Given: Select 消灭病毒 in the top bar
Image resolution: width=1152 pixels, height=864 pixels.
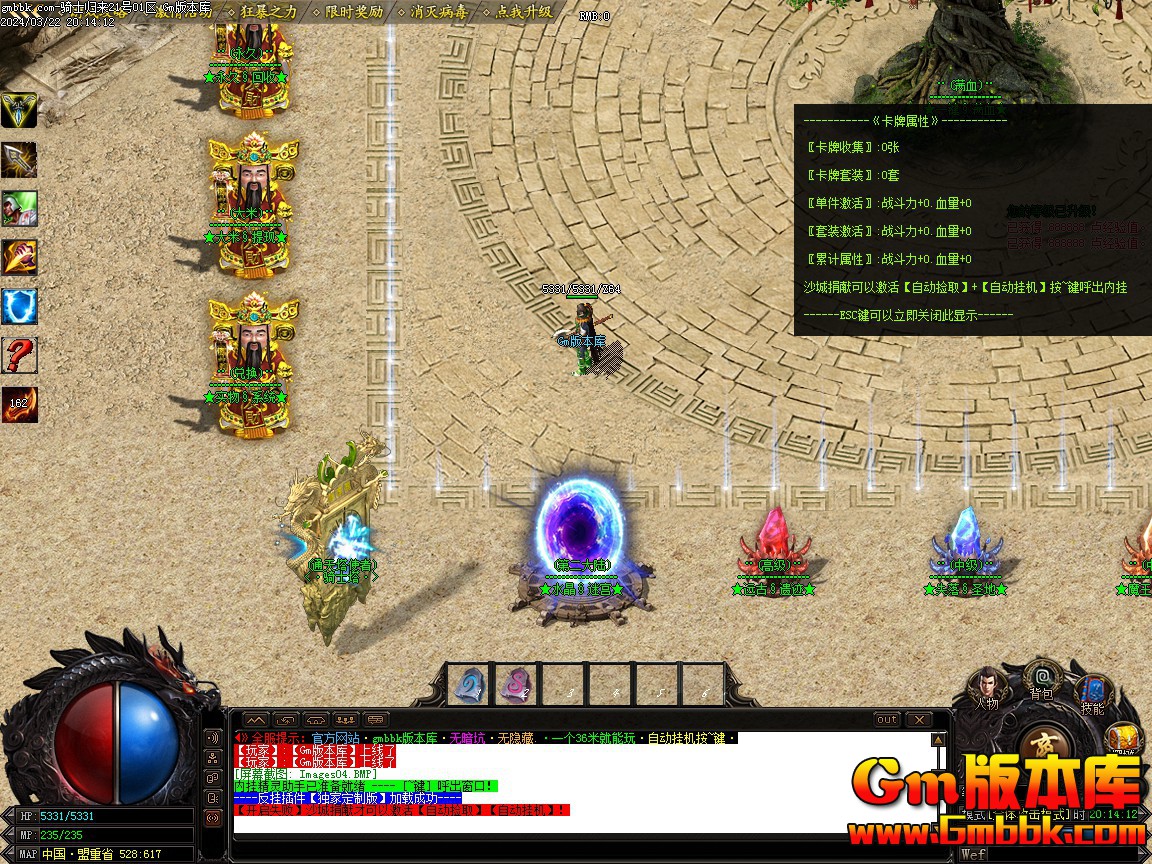Looking at the screenshot, I should pos(438,12).
